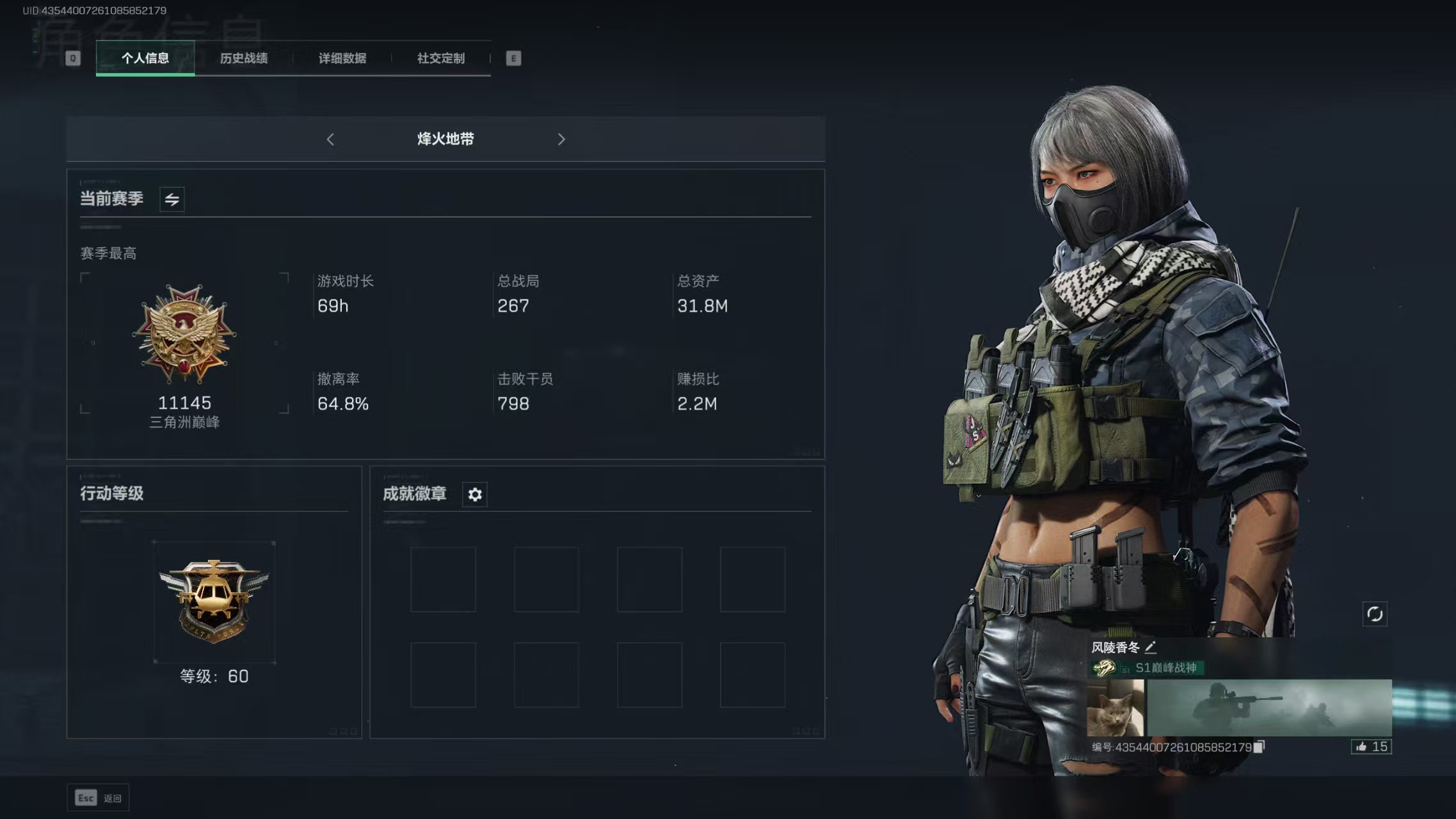This screenshot has width=1456, height=819.
Task: Open the achievement badge settings gear
Action: point(474,494)
